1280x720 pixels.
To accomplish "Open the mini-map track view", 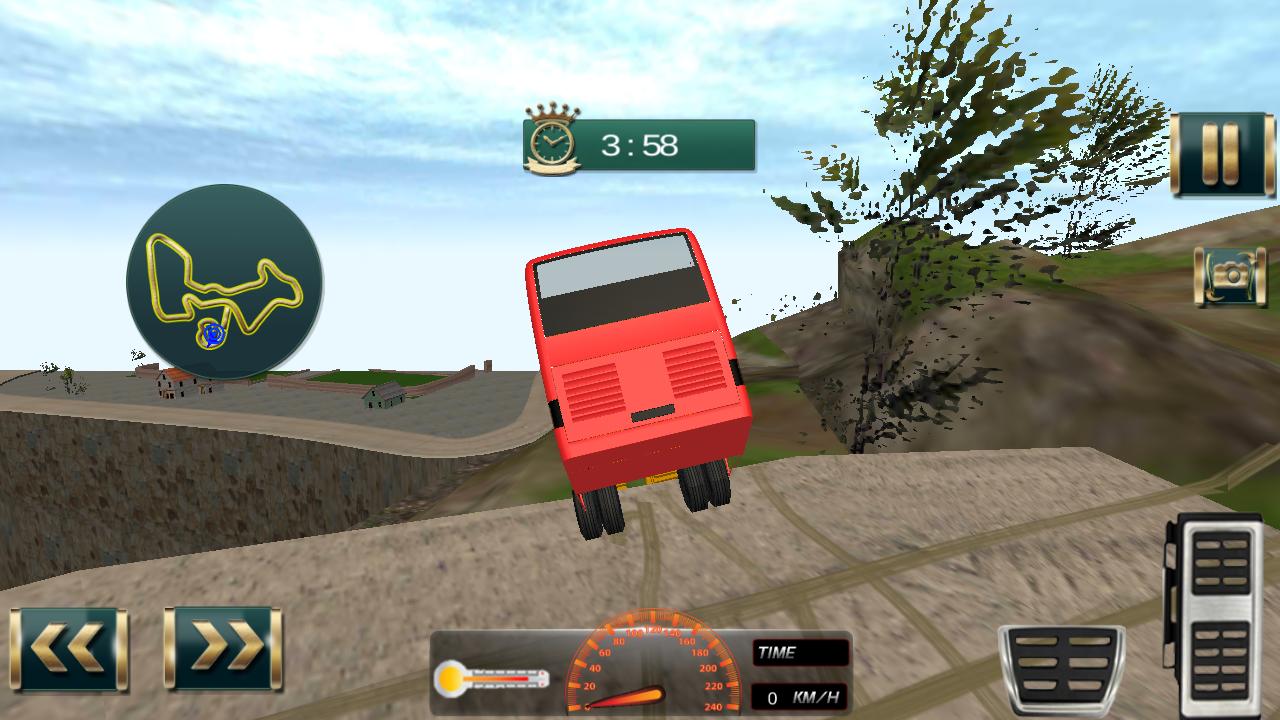I will click(x=225, y=285).
